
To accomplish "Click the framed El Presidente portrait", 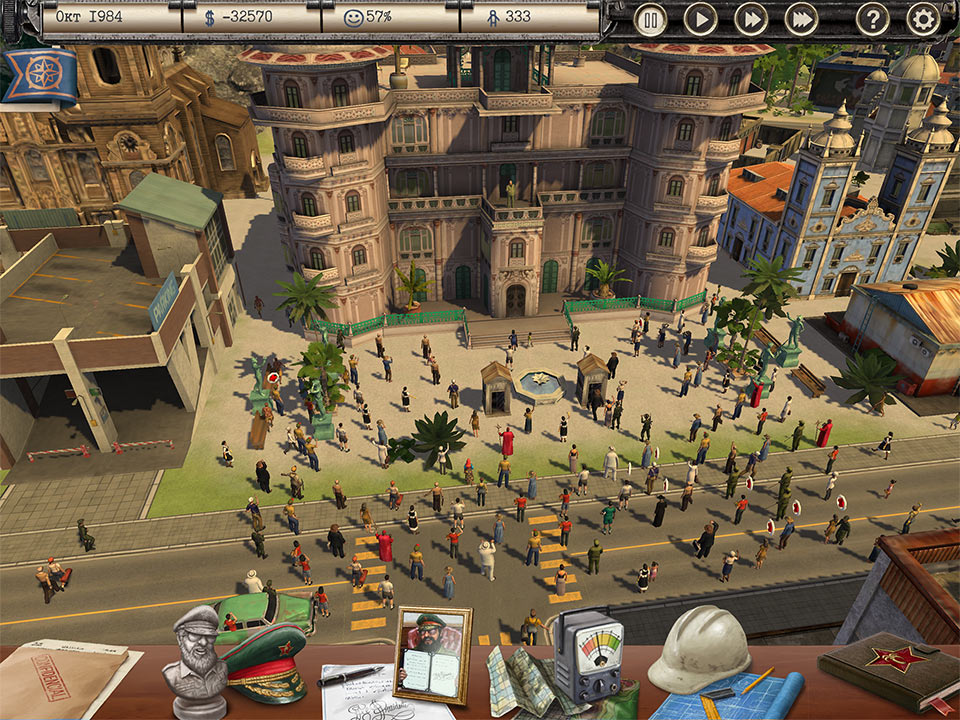I will 431,653.
